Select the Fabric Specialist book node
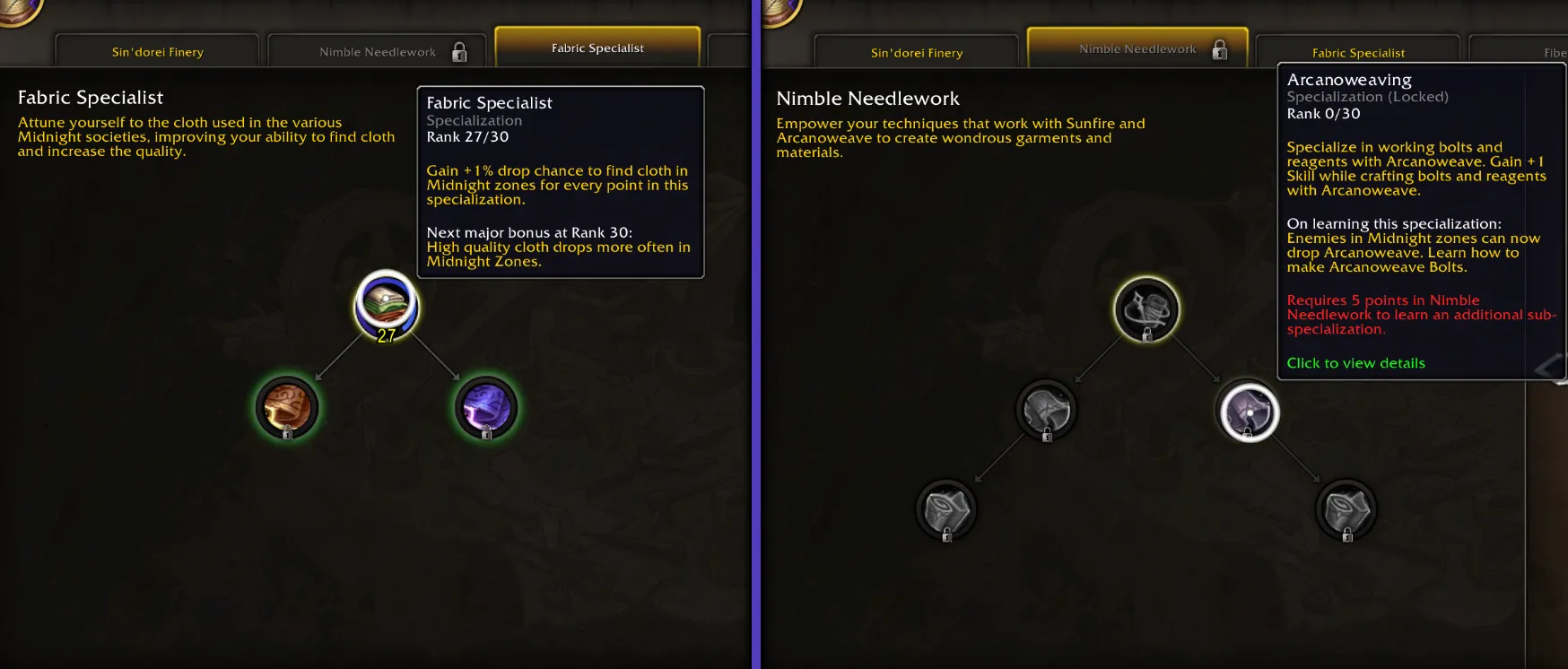Screen dimensions: 1568x669 click(386, 307)
